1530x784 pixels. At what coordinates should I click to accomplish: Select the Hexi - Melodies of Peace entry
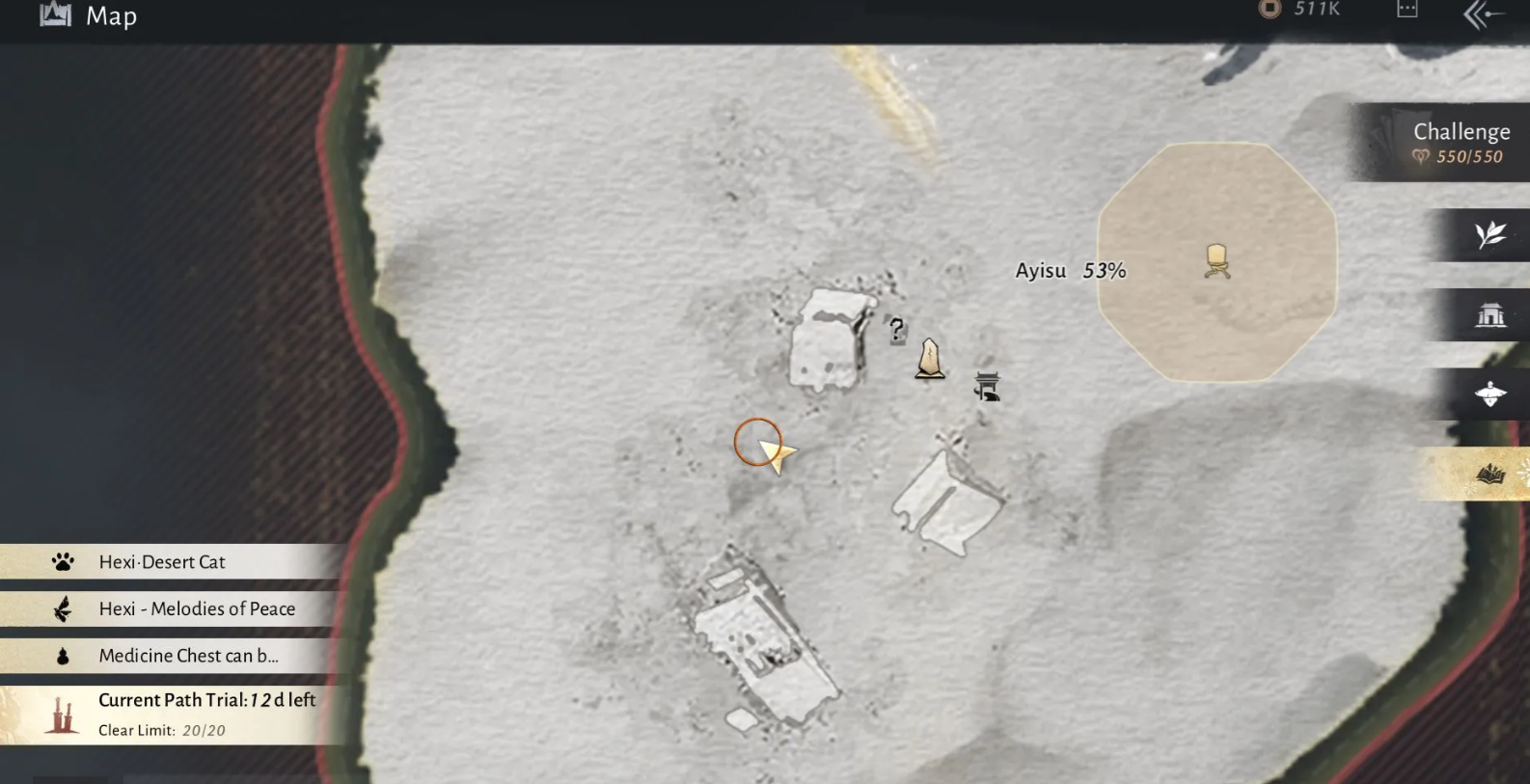[x=196, y=608]
